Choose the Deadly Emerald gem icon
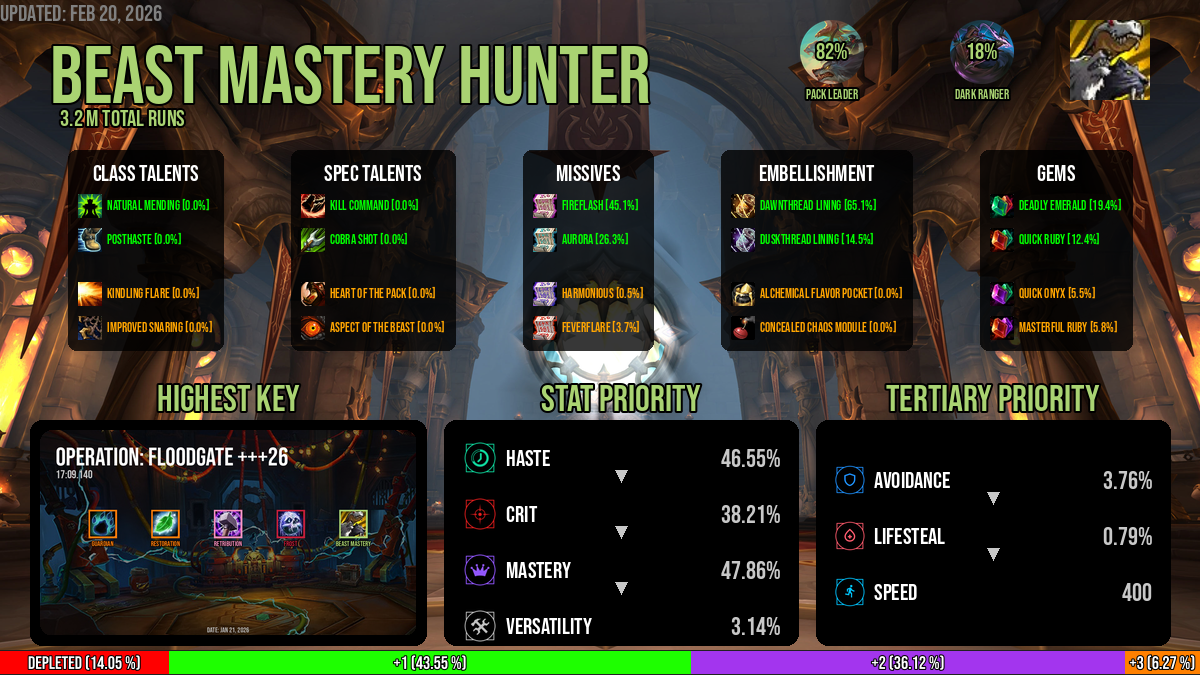The image size is (1200, 675). tap(1002, 205)
